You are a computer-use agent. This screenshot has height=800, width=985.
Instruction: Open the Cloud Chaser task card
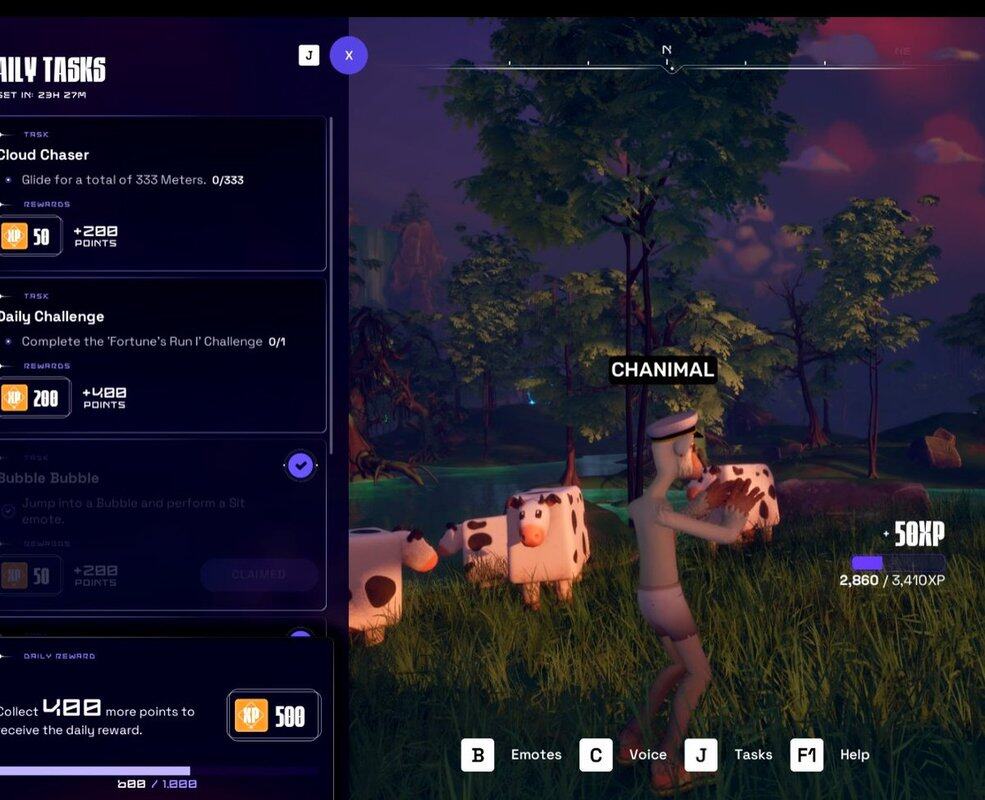160,155
